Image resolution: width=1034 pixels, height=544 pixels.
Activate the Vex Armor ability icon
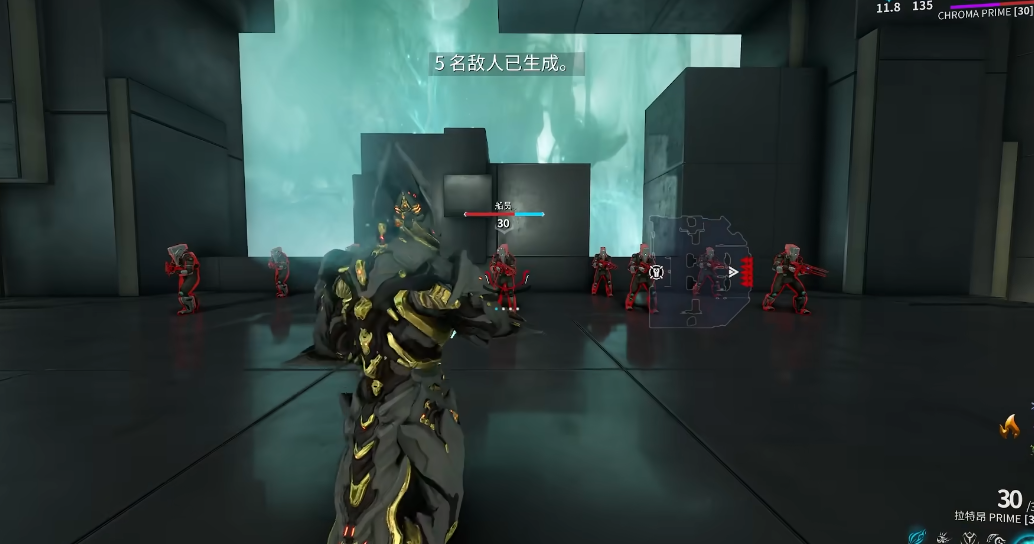968,538
